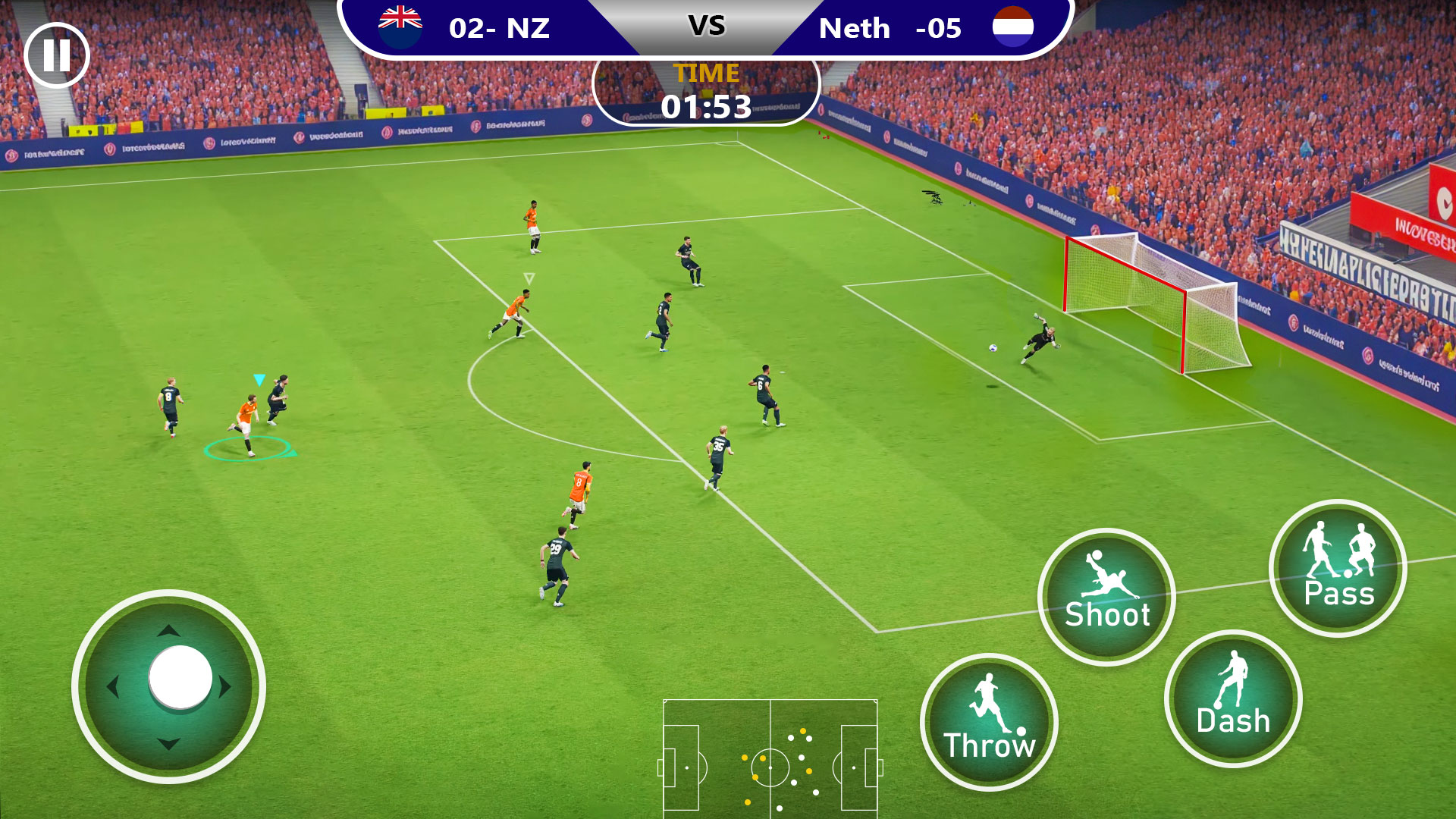Click the 01:53 match timer display
The width and height of the screenshot is (1456, 819).
click(708, 106)
